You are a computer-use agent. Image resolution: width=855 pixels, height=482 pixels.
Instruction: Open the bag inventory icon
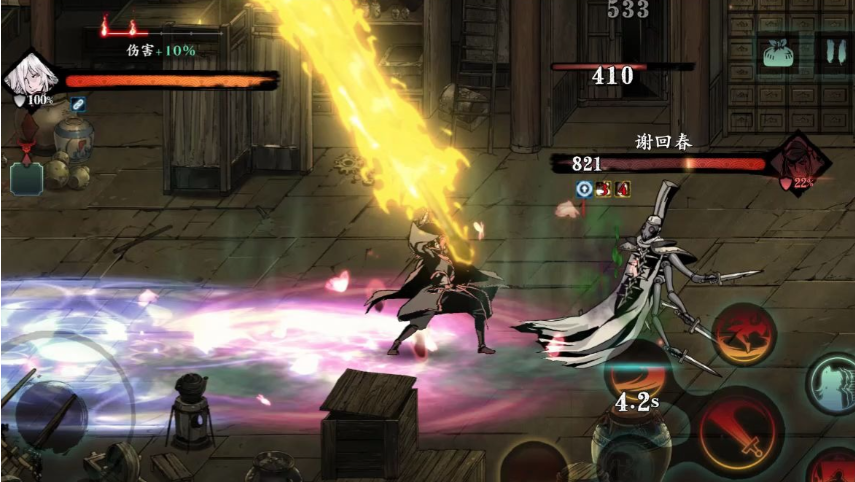(777, 52)
